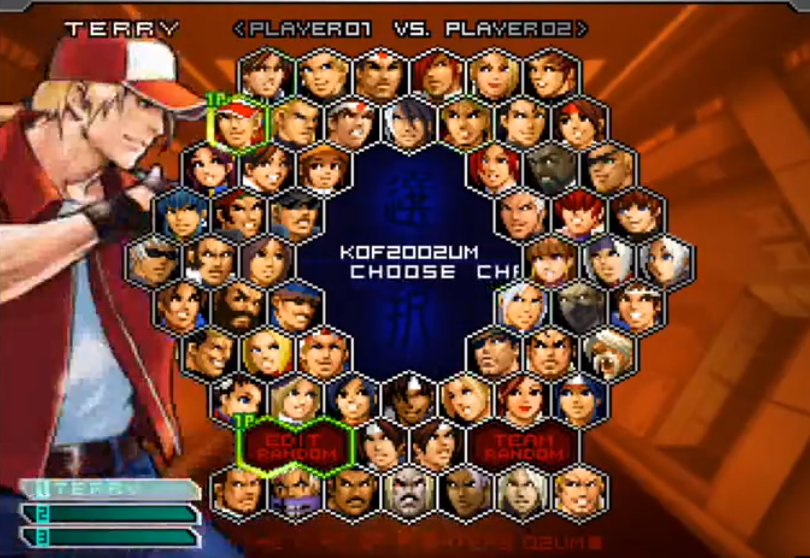Choose the Edit Random tile
The image size is (810, 558).
[x=296, y=444]
